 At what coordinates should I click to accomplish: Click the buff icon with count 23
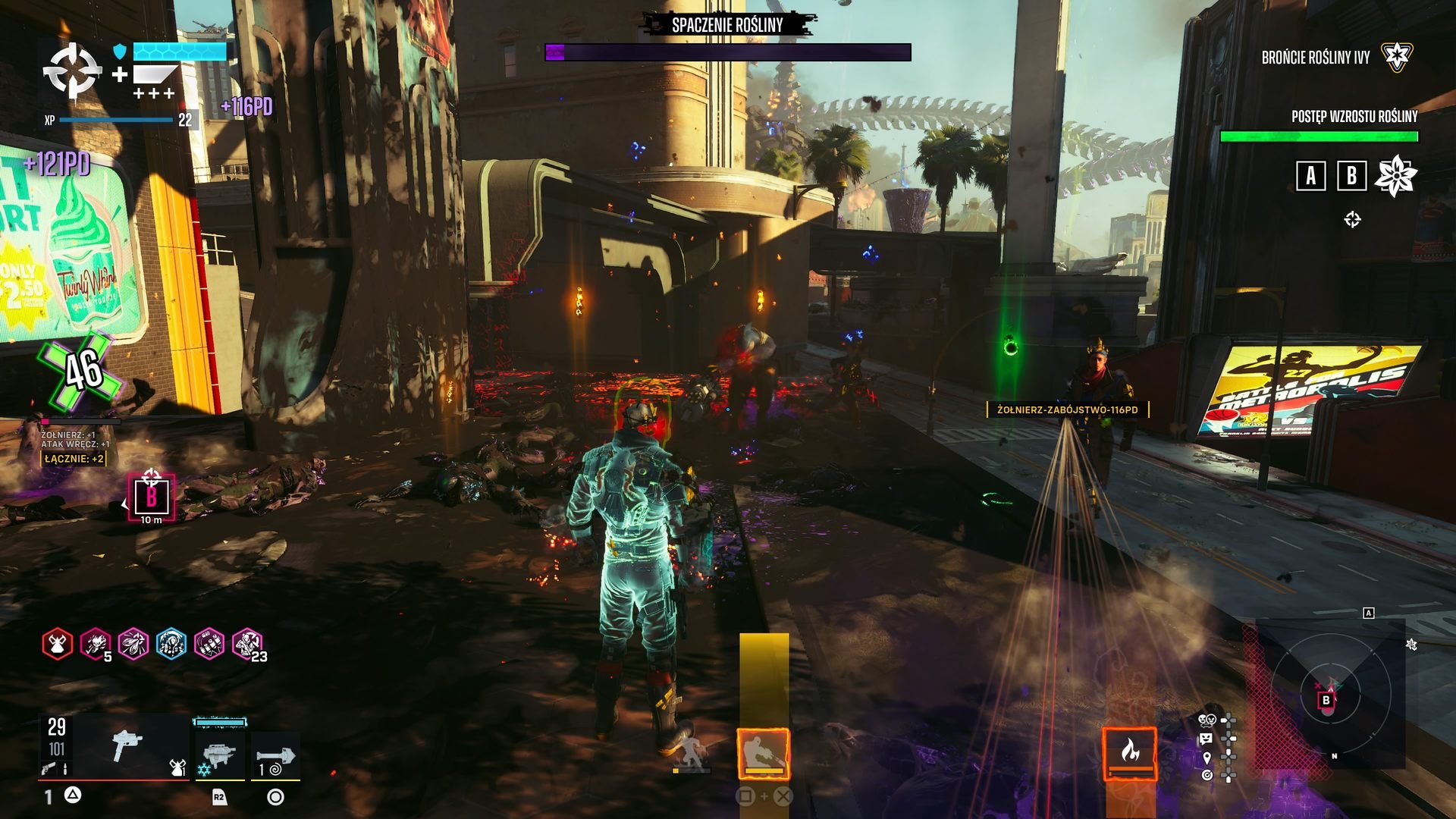pos(247,645)
